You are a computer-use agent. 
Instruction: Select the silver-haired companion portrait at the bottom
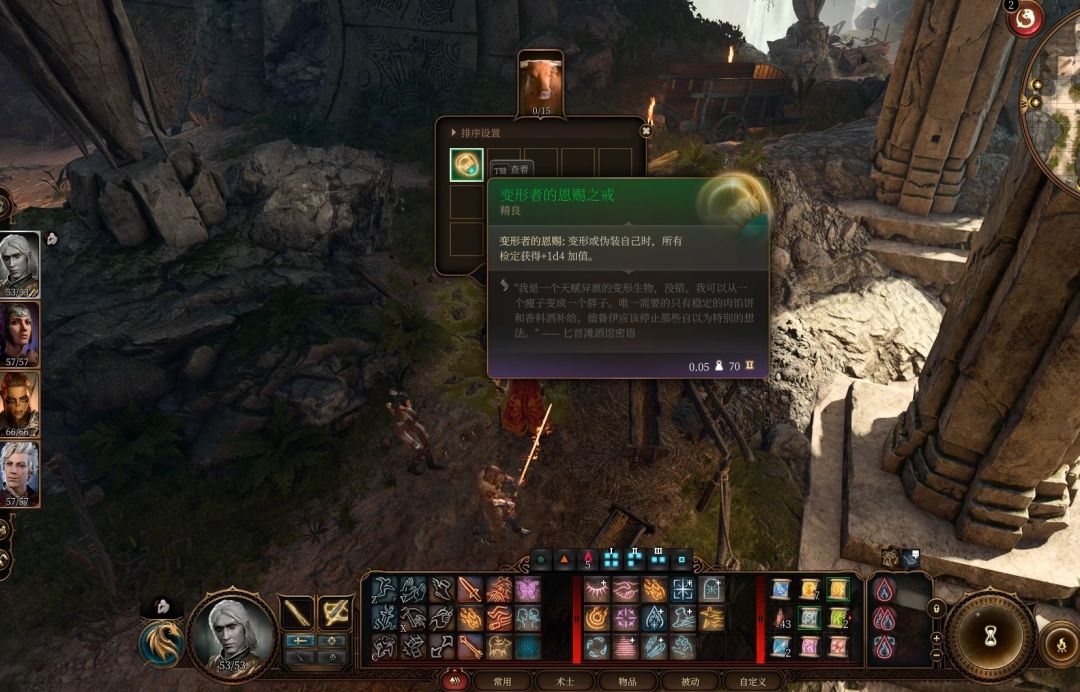(19, 472)
